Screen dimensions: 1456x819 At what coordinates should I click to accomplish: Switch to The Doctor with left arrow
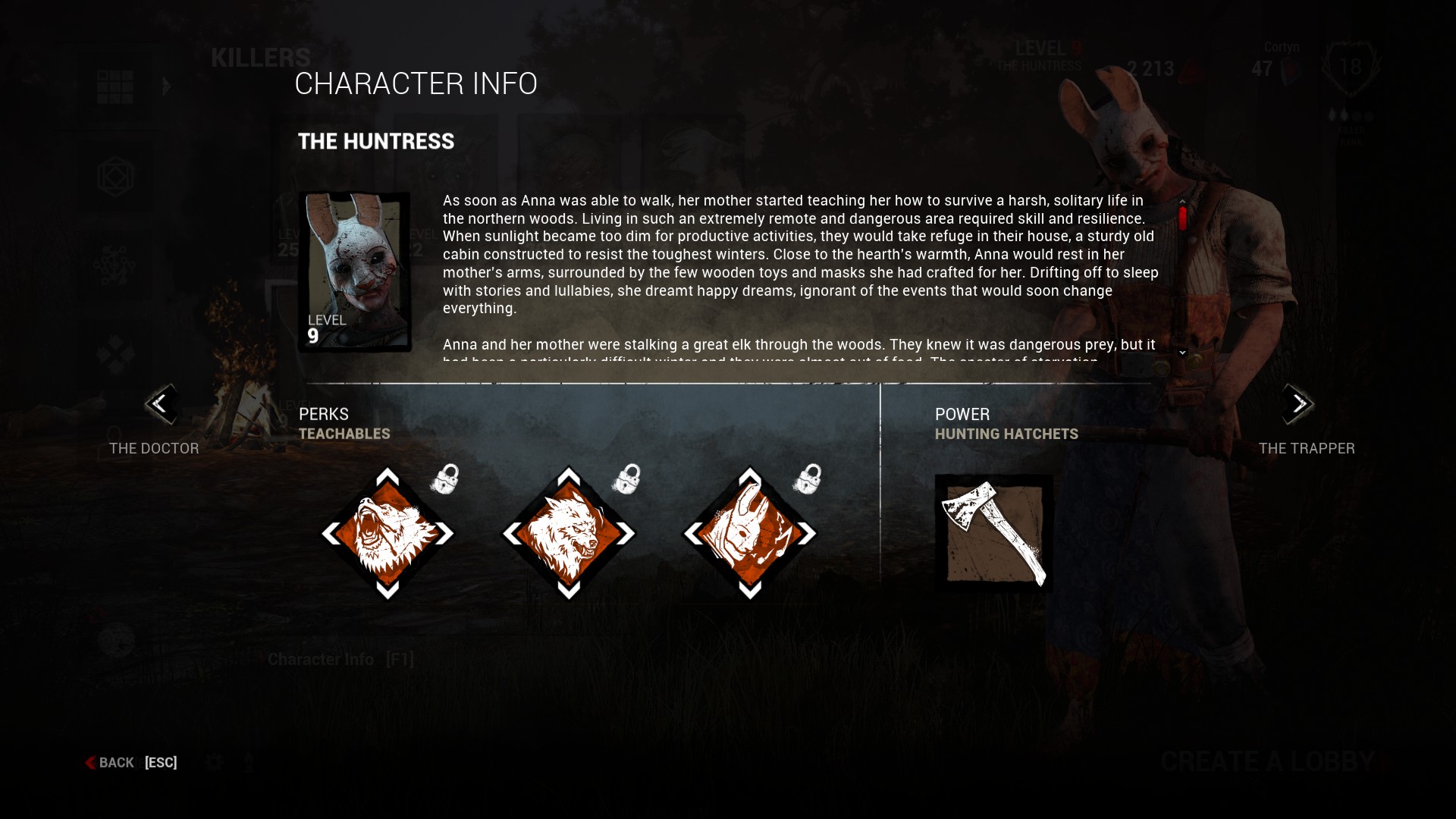tap(160, 404)
